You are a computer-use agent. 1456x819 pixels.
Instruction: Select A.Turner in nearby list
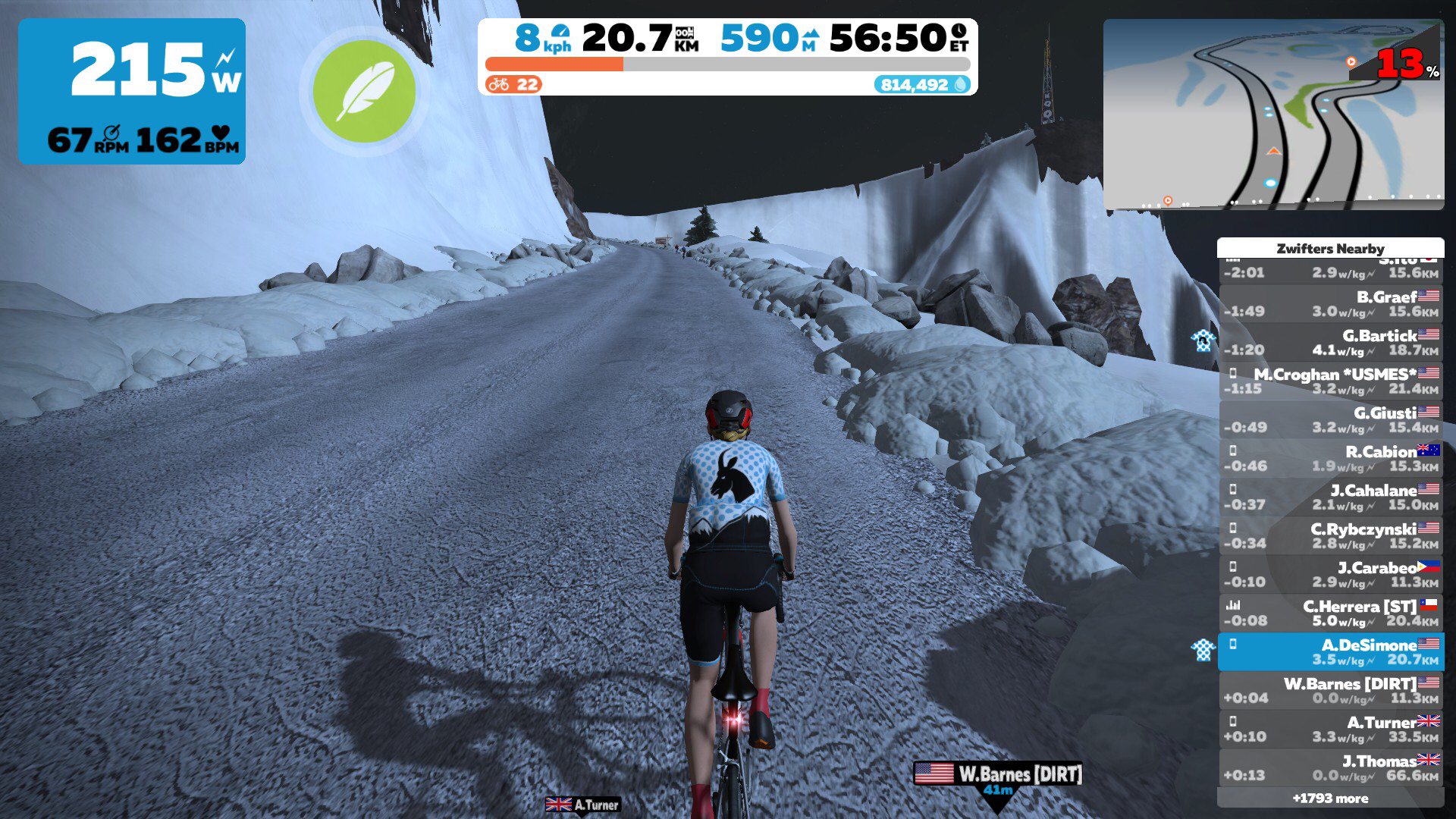pyautogui.click(x=1331, y=729)
